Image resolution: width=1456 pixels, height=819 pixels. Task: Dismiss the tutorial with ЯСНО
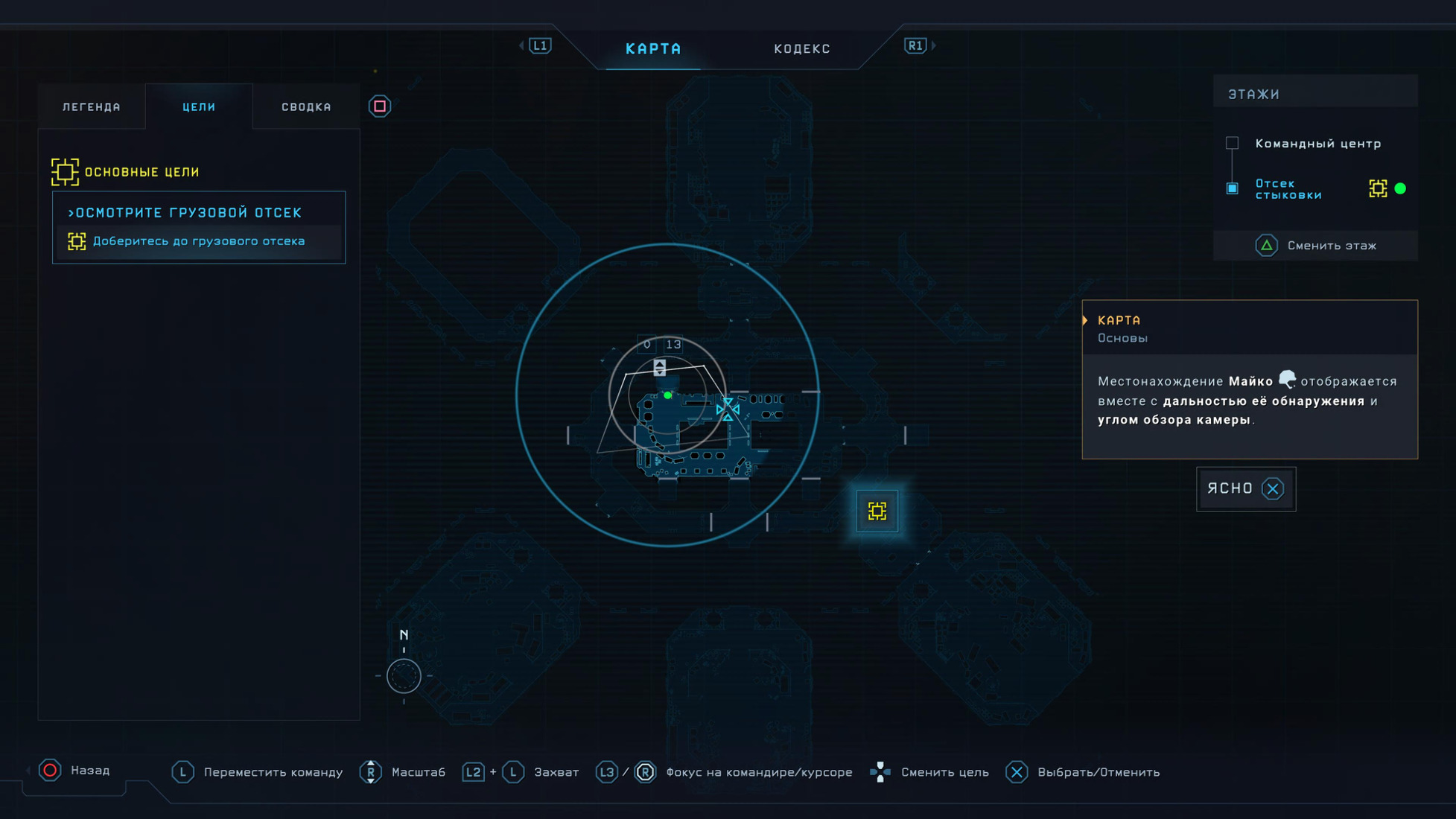coord(1245,489)
